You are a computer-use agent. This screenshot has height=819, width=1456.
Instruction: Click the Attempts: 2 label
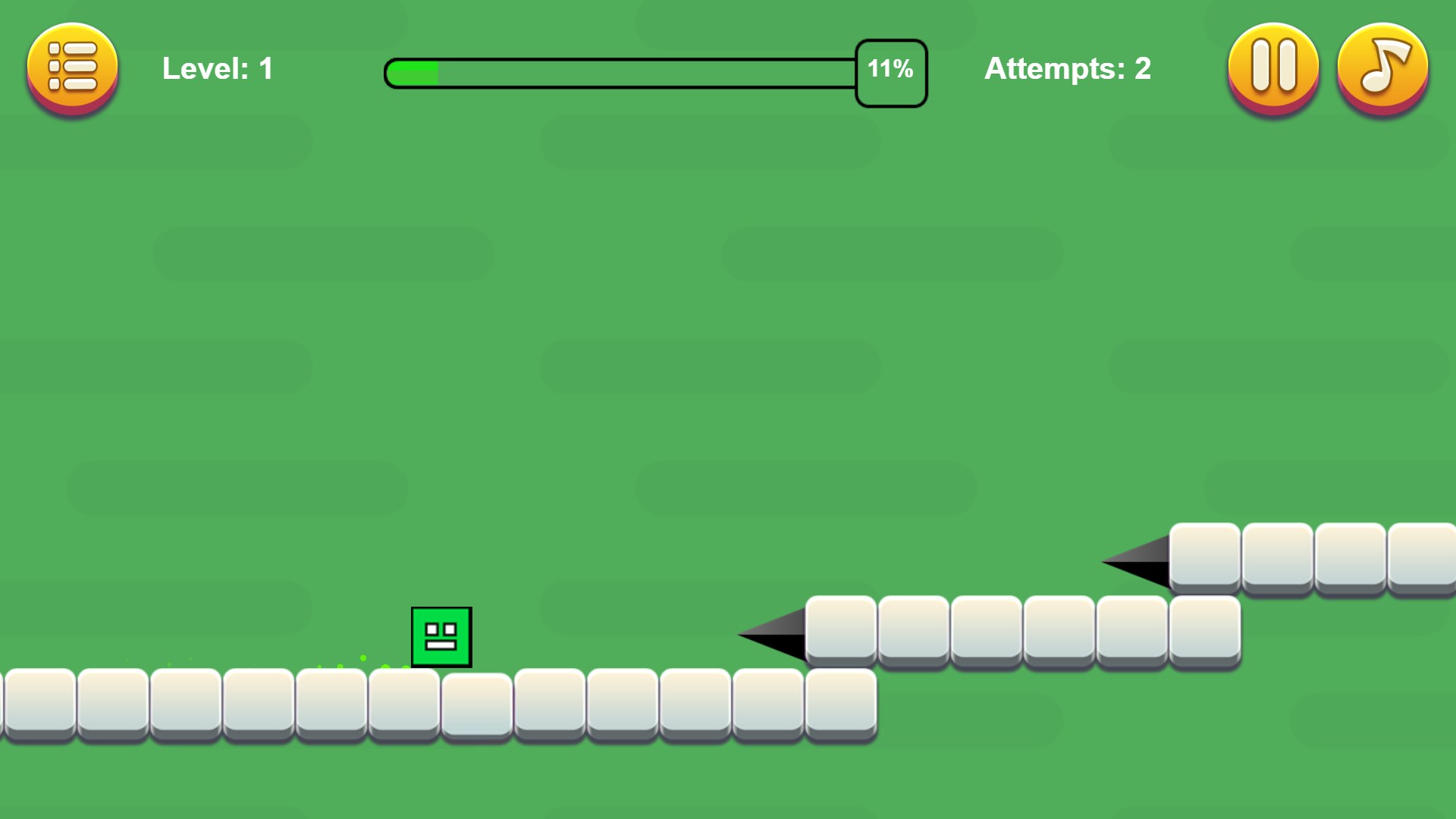pyautogui.click(x=1067, y=69)
